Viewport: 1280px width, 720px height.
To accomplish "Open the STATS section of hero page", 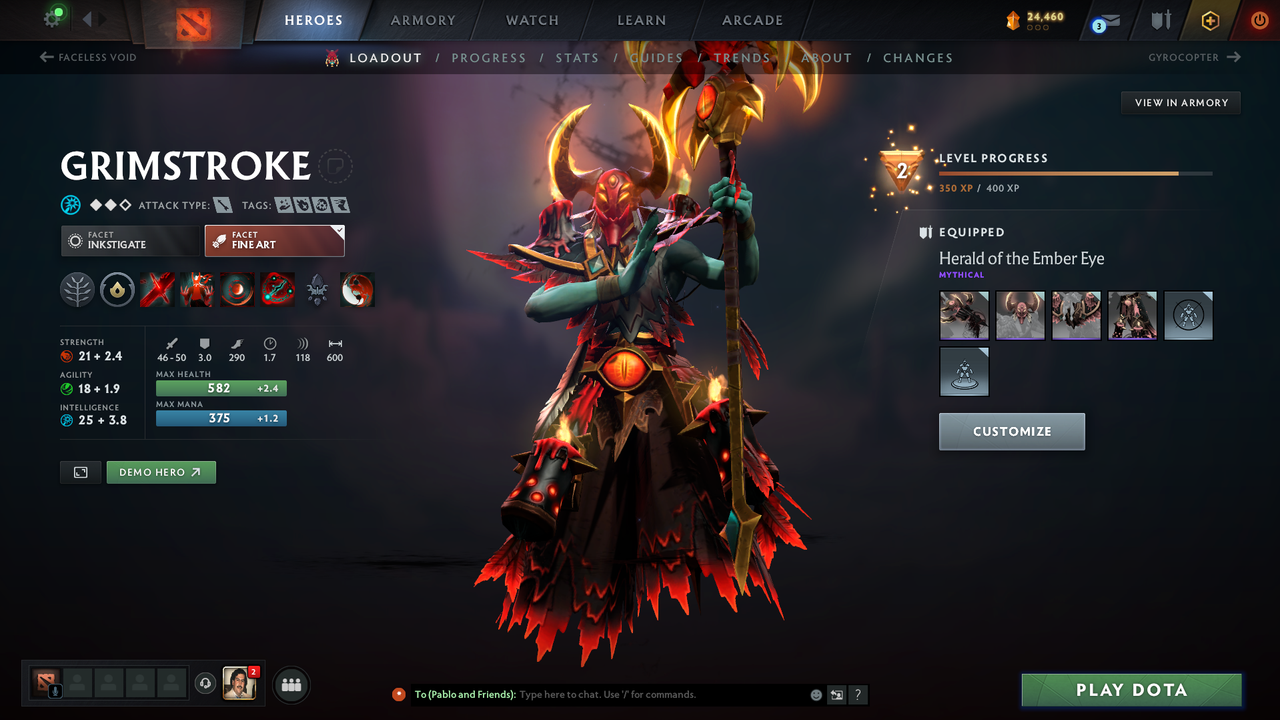I will [577, 57].
